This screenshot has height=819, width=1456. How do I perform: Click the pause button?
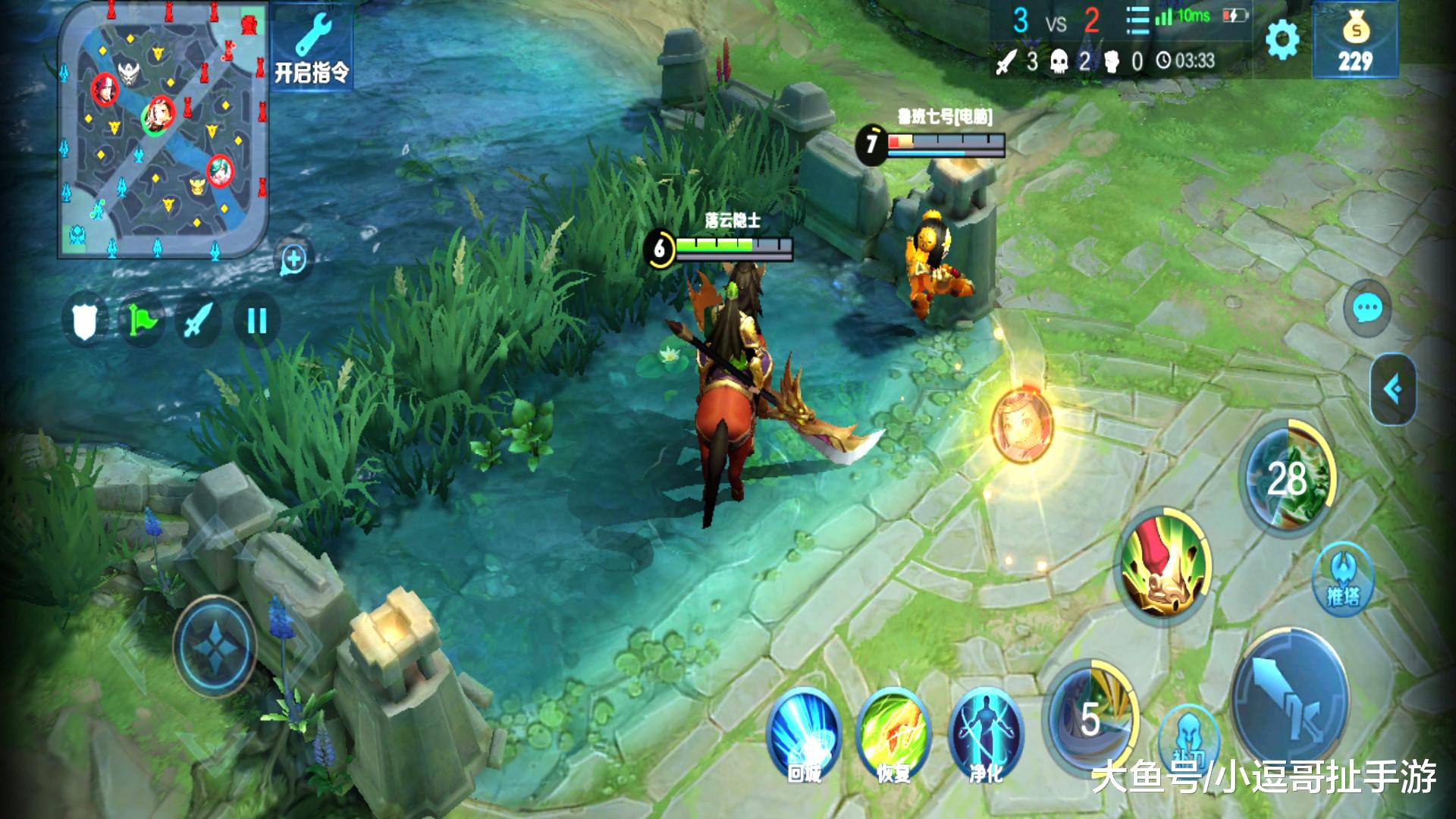[257, 321]
